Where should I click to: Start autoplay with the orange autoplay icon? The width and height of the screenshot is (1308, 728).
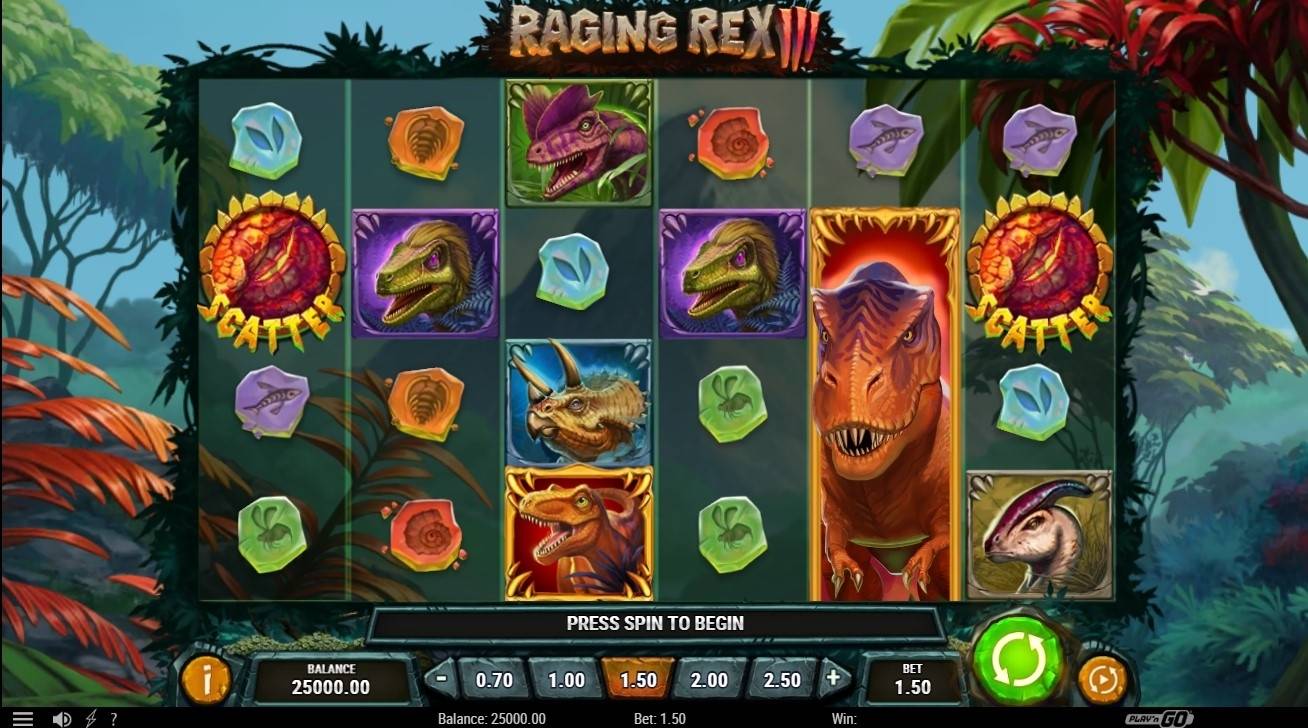click(1103, 677)
